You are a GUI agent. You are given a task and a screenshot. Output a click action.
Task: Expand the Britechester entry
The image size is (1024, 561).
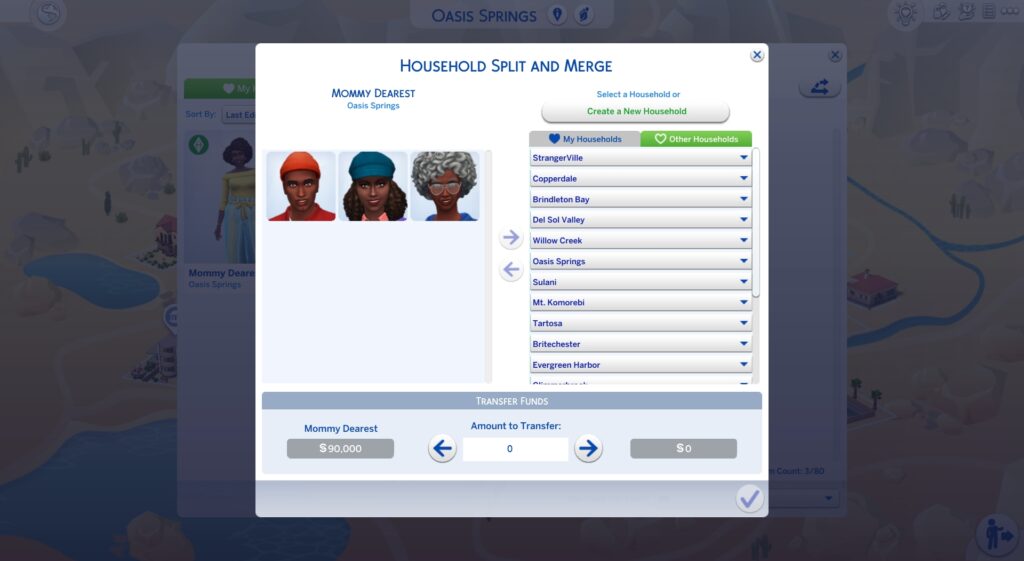click(x=640, y=345)
